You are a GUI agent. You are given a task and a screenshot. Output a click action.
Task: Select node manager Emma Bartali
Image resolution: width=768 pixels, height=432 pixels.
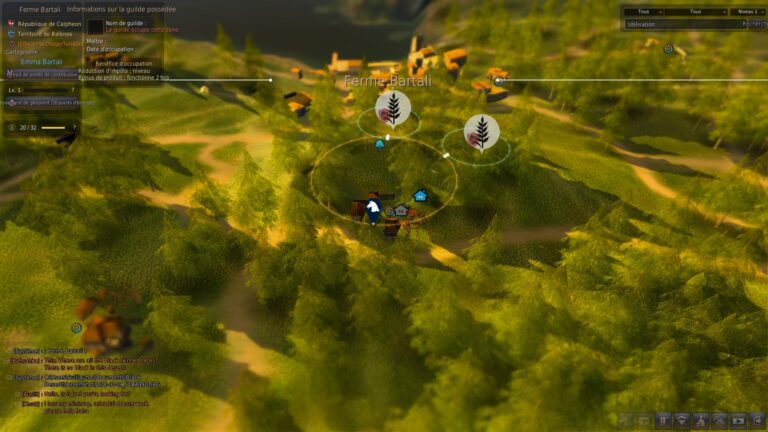42,61
